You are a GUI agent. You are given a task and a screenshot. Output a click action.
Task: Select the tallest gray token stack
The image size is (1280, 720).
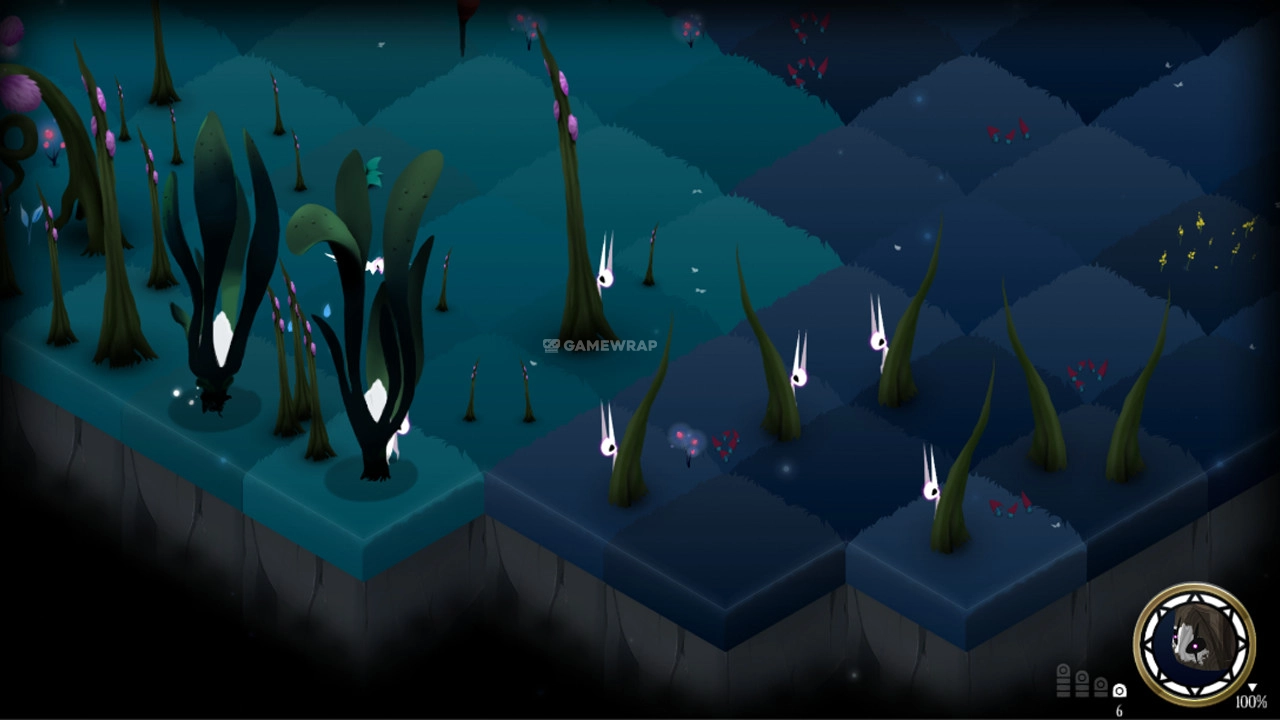coord(1064,680)
